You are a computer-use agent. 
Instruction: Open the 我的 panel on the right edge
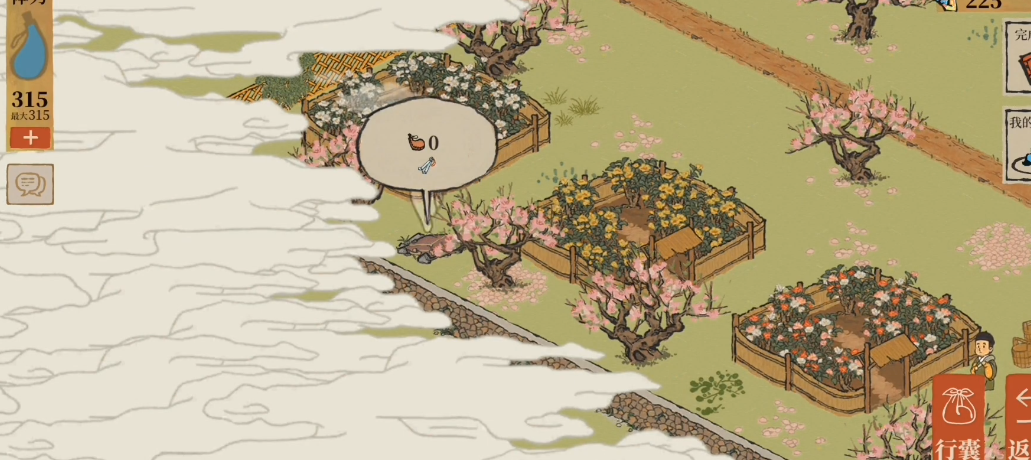click(1018, 145)
